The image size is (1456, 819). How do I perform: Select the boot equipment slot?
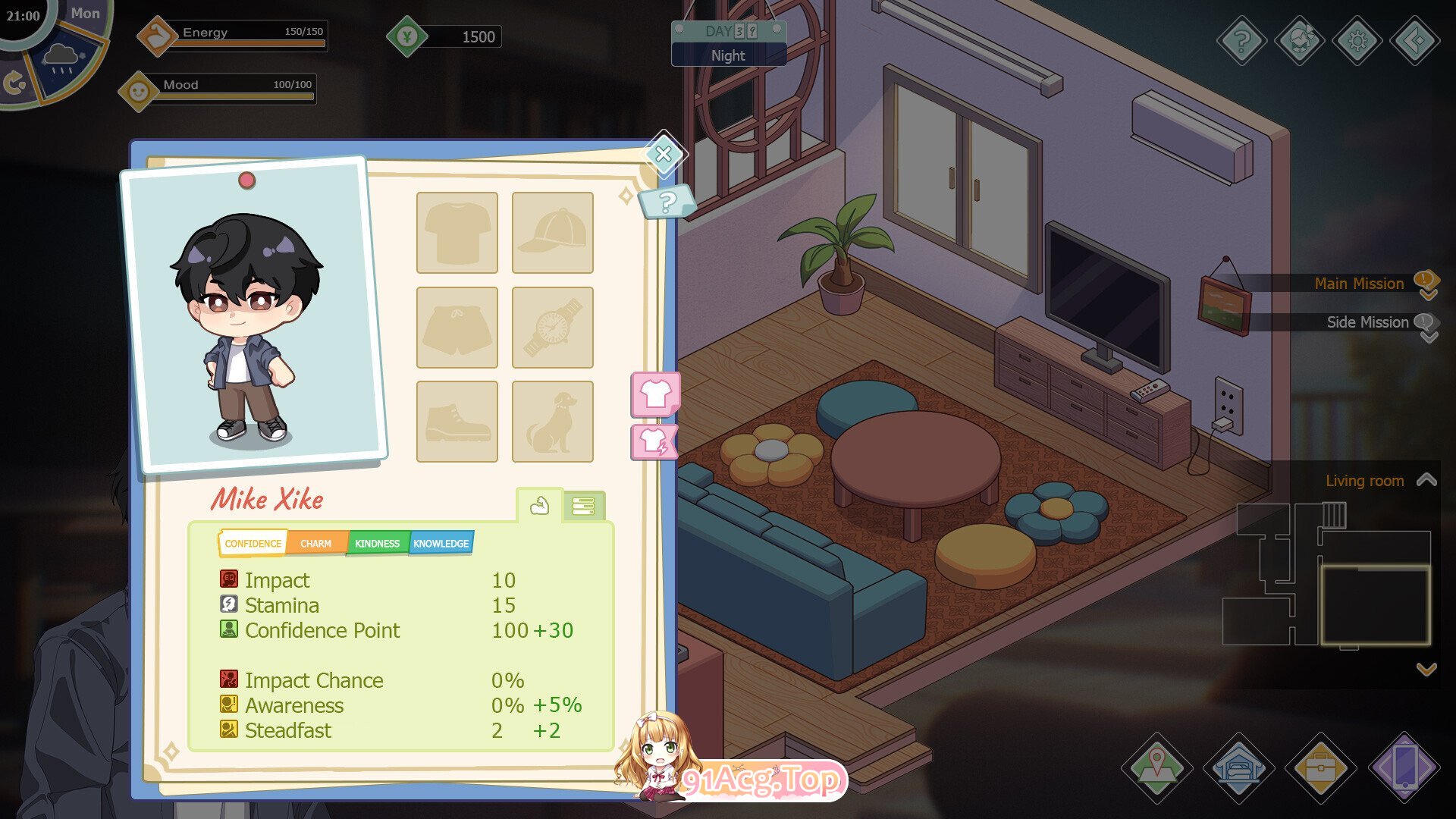pyautogui.click(x=457, y=422)
